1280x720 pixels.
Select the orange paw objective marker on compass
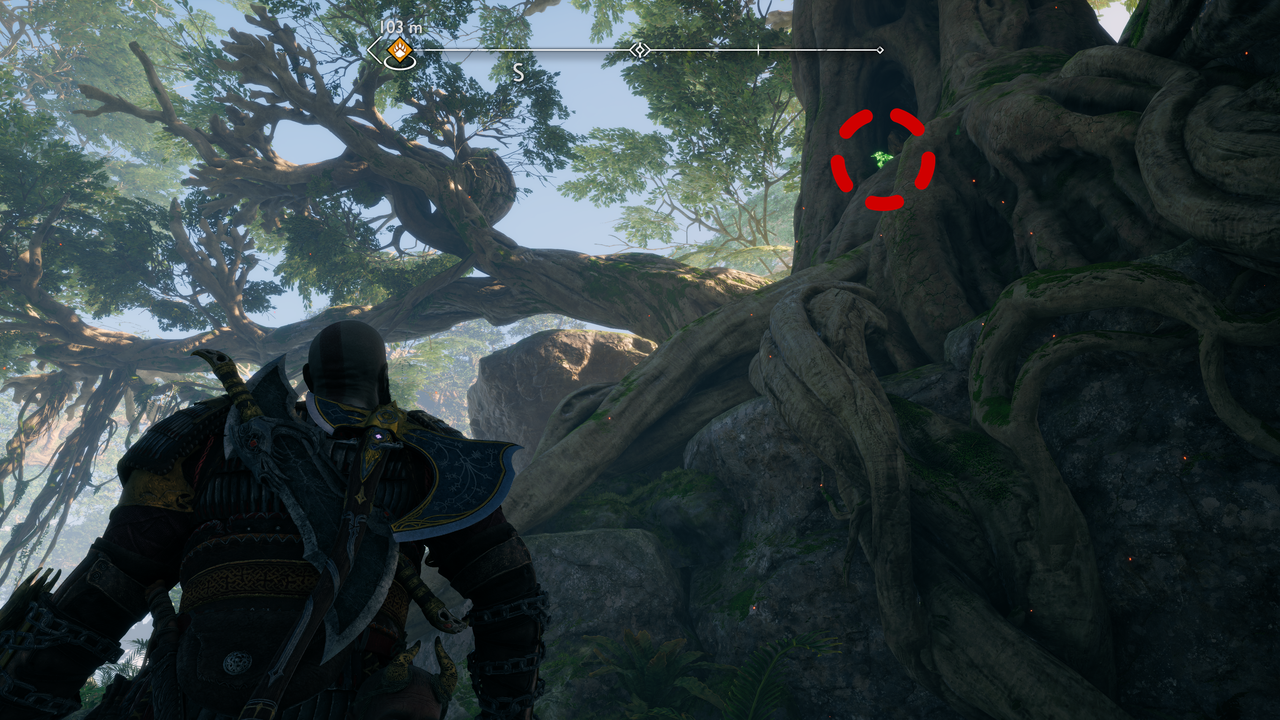pos(399,50)
